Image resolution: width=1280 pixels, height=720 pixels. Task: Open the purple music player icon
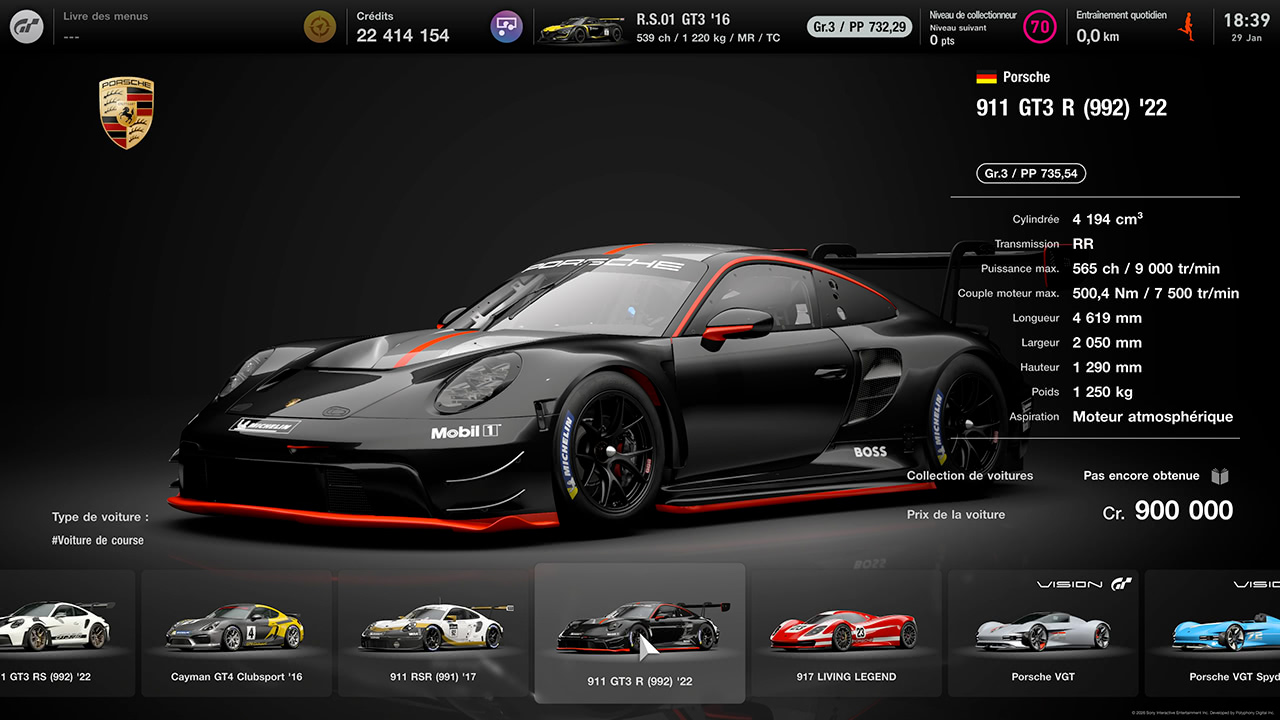(x=506, y=26)
